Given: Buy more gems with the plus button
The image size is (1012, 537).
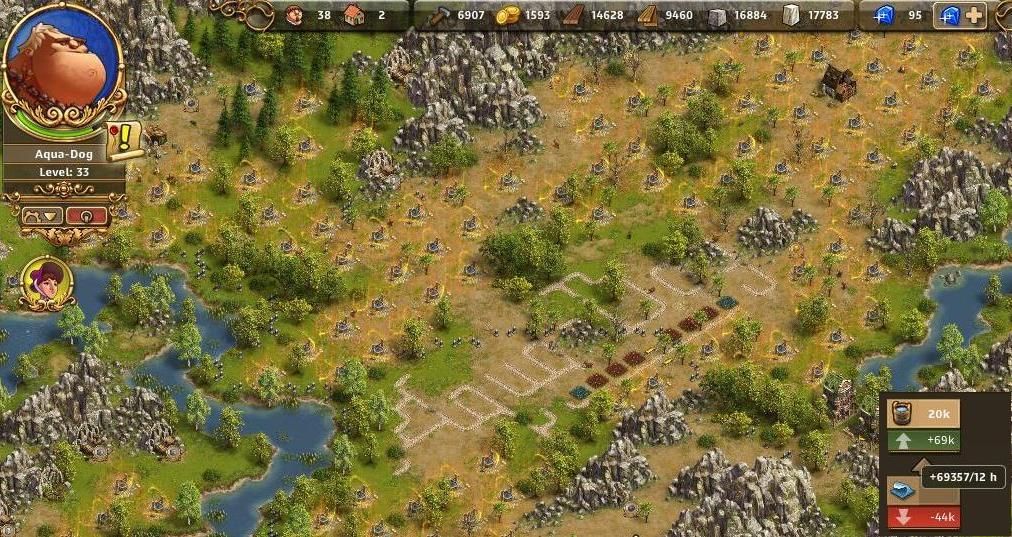Looking at the screenshot, I should tap(973, 15).
